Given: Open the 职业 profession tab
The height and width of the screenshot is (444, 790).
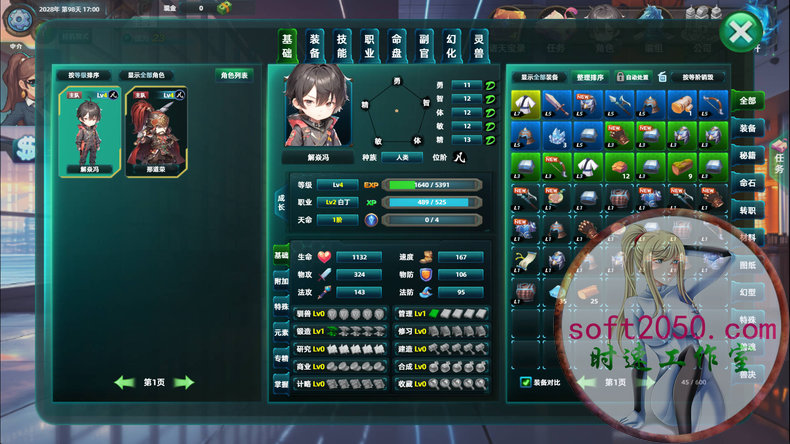Looking at the screenshot, I should [x=369, y=45].
